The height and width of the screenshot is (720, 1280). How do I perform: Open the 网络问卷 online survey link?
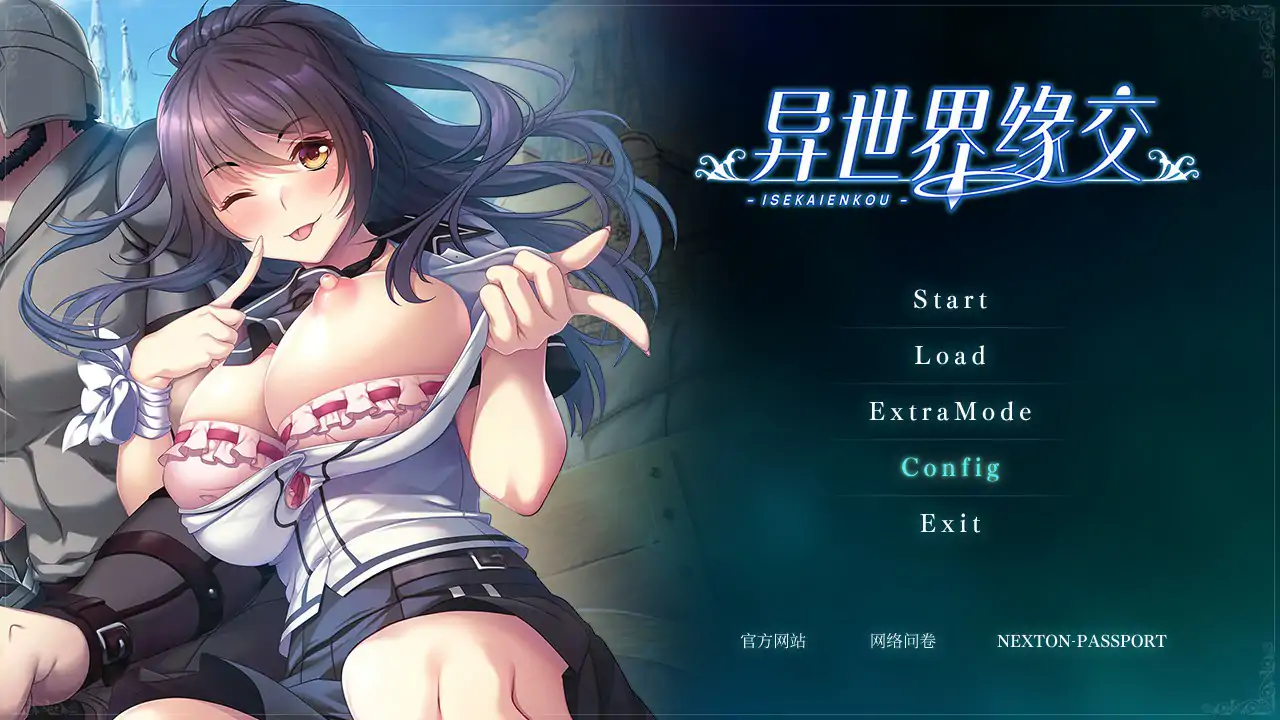click(x=903, y=641)
